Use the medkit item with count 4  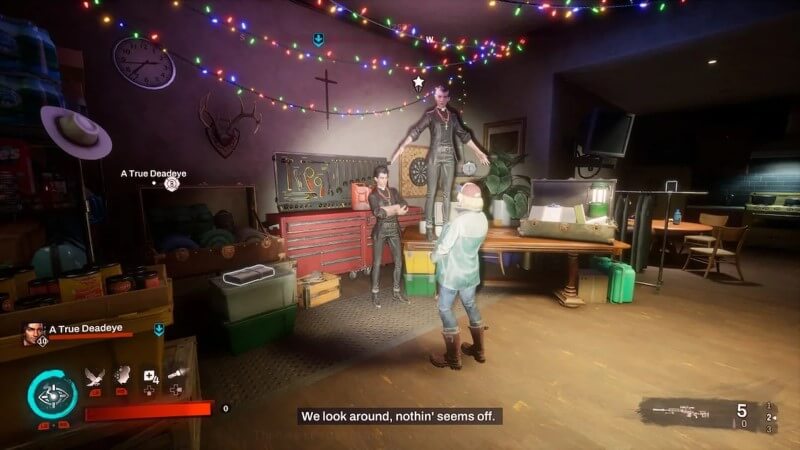tap(150, 376)
